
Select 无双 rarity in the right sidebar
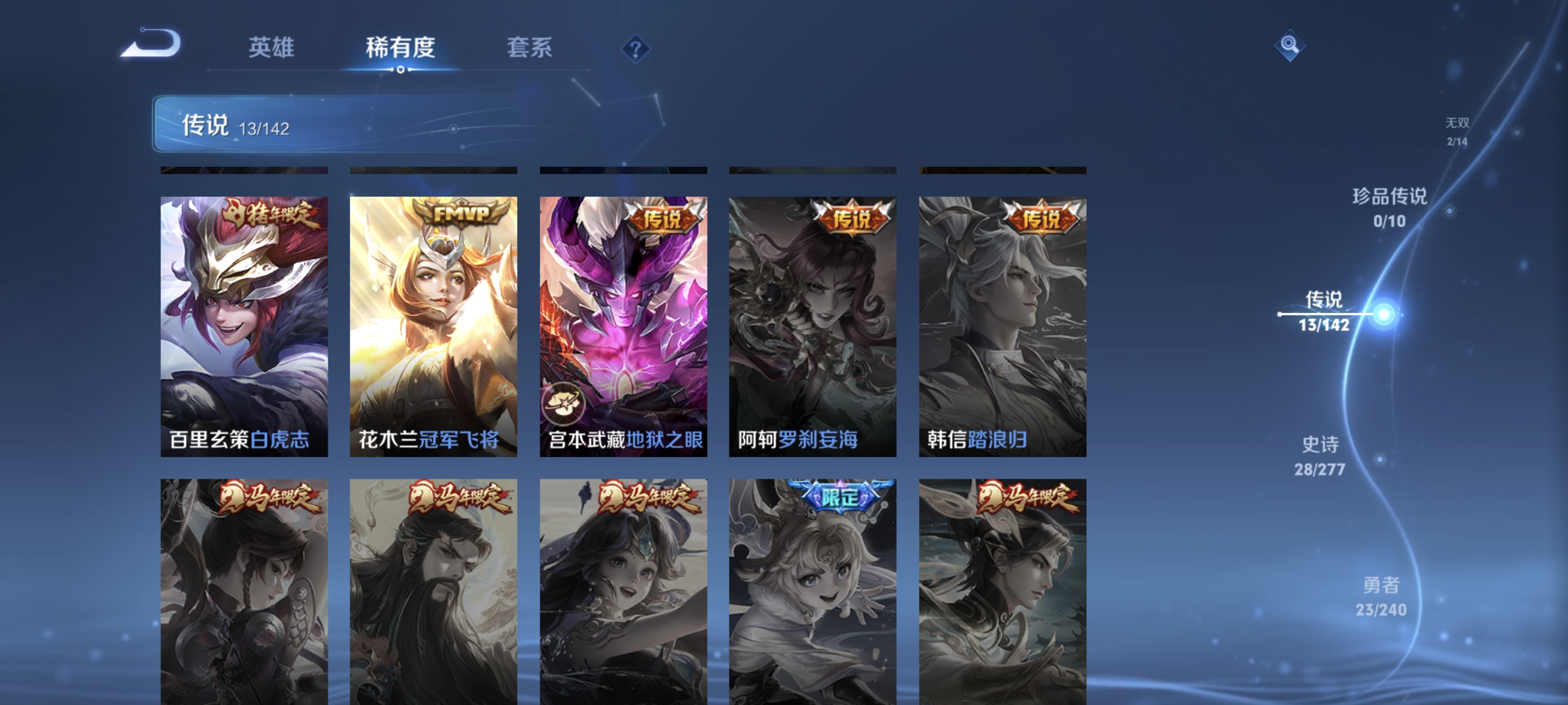[x=1458, y=131]
